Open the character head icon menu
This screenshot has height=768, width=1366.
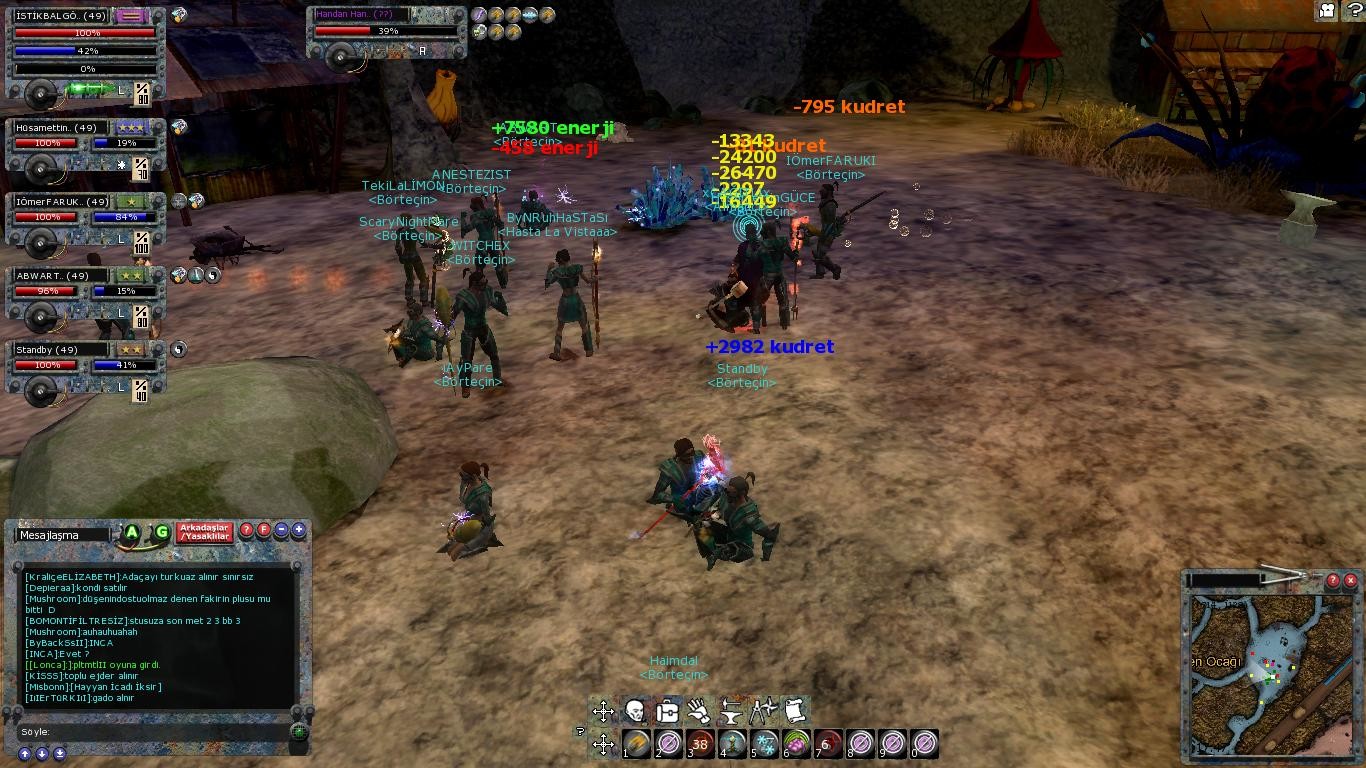(x=635, y=711)
